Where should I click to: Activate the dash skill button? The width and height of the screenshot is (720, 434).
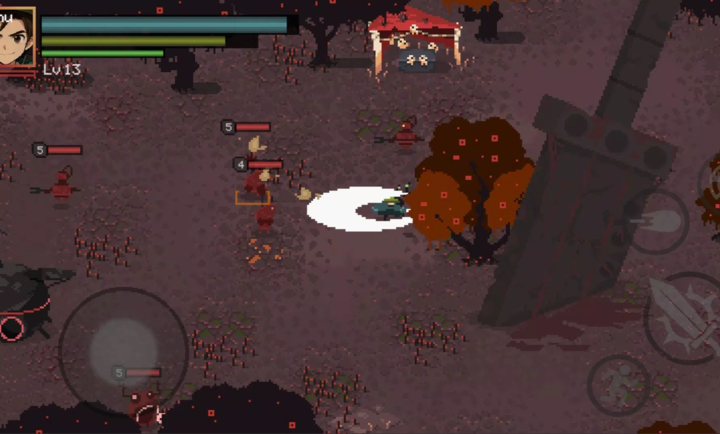coord(657,221)
